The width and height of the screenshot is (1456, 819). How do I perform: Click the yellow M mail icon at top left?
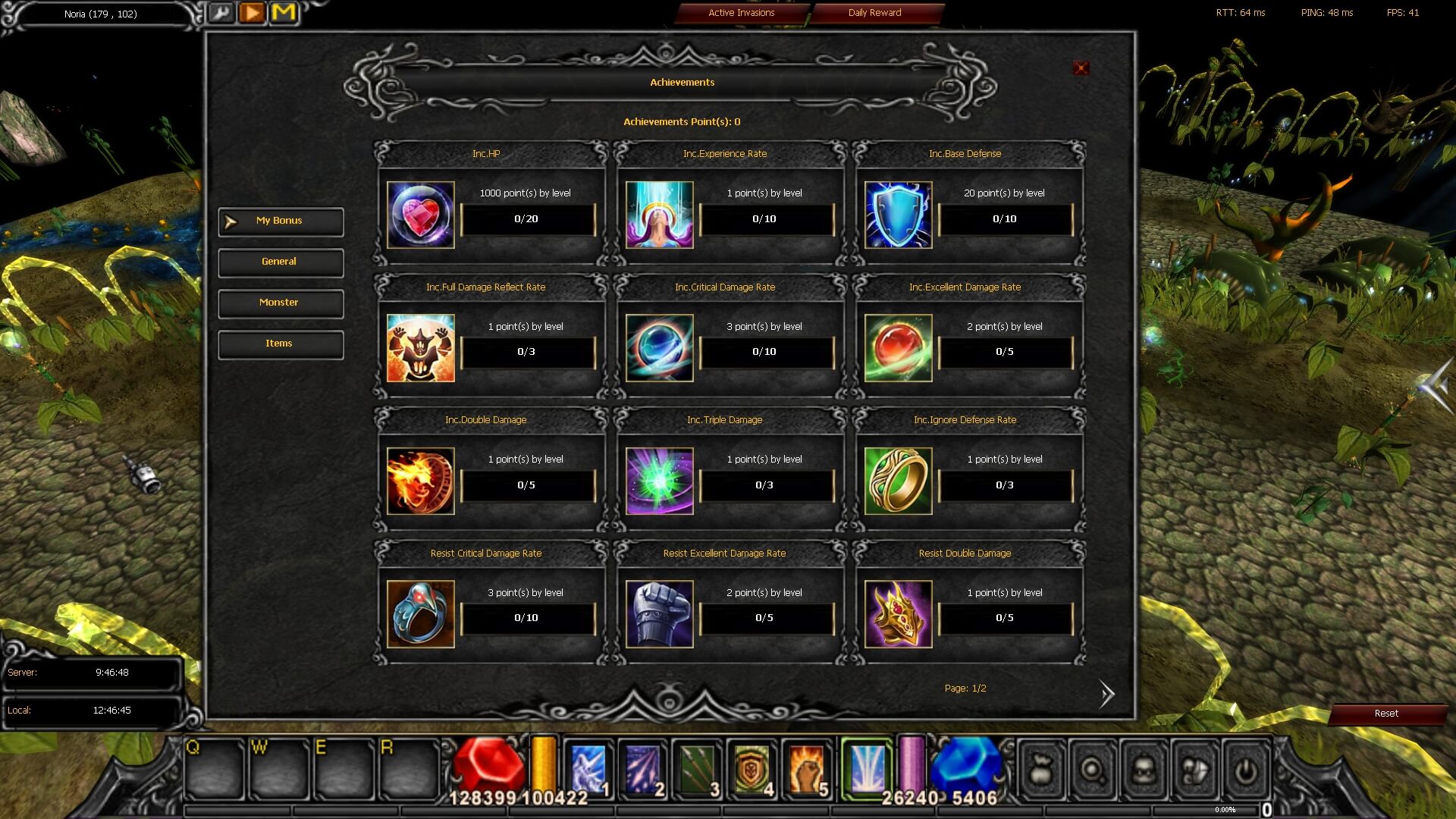[284, 12]
